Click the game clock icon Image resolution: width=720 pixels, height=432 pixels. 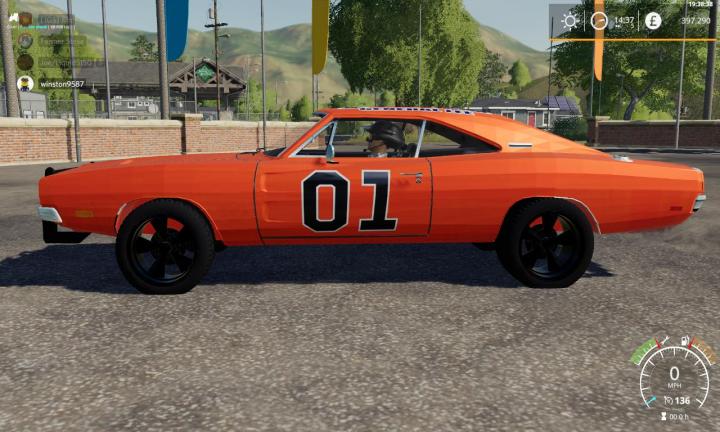coord(599,20)
